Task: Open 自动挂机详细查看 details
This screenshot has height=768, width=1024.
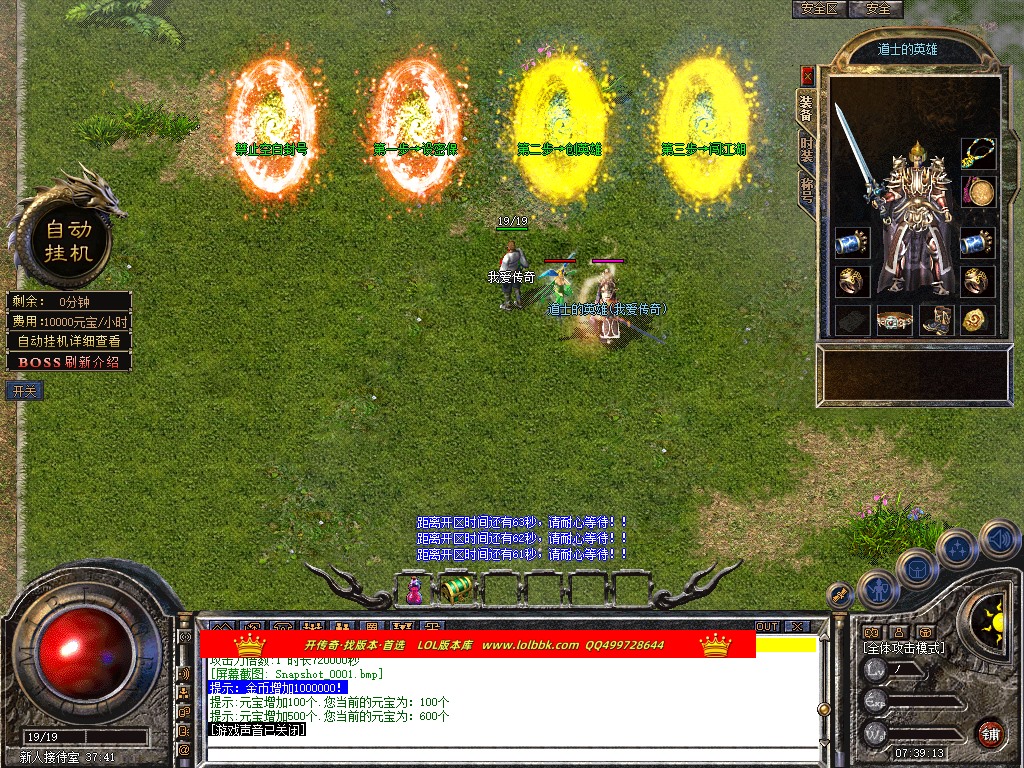Action: pos(69,341)
